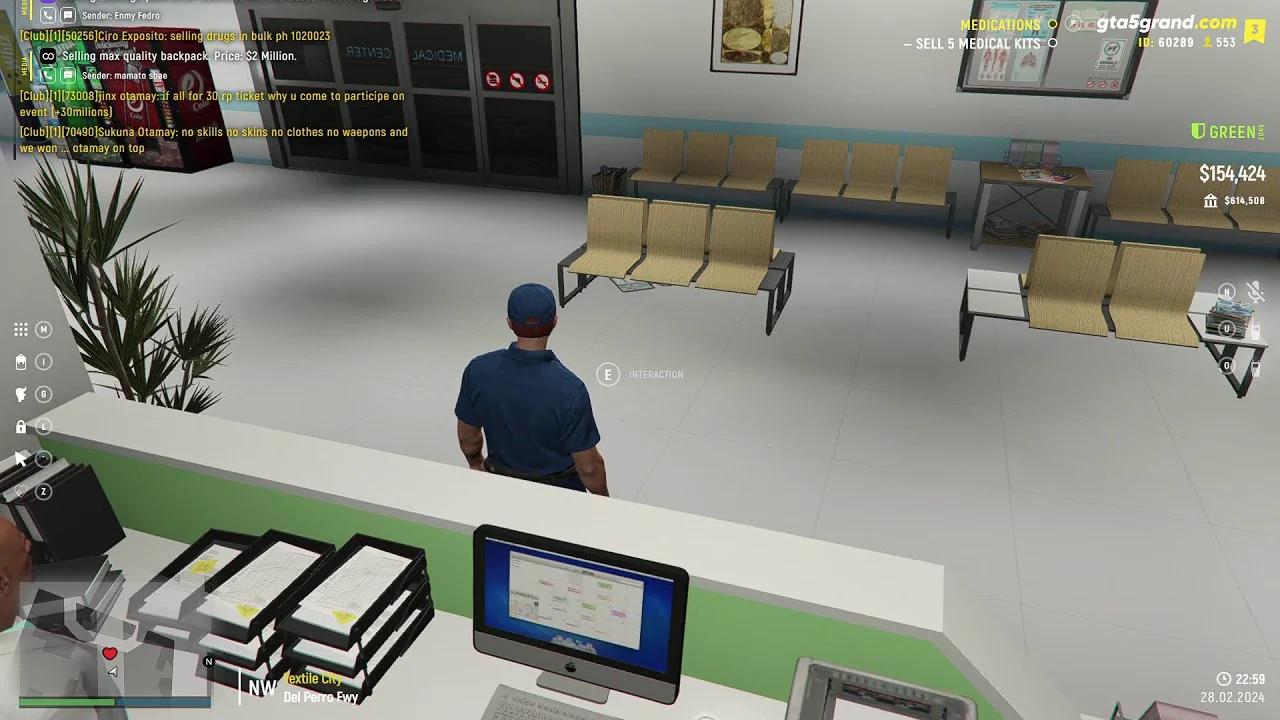Expand the O marker below the table
The image size is (1280, 720).
pos(1226,365)
